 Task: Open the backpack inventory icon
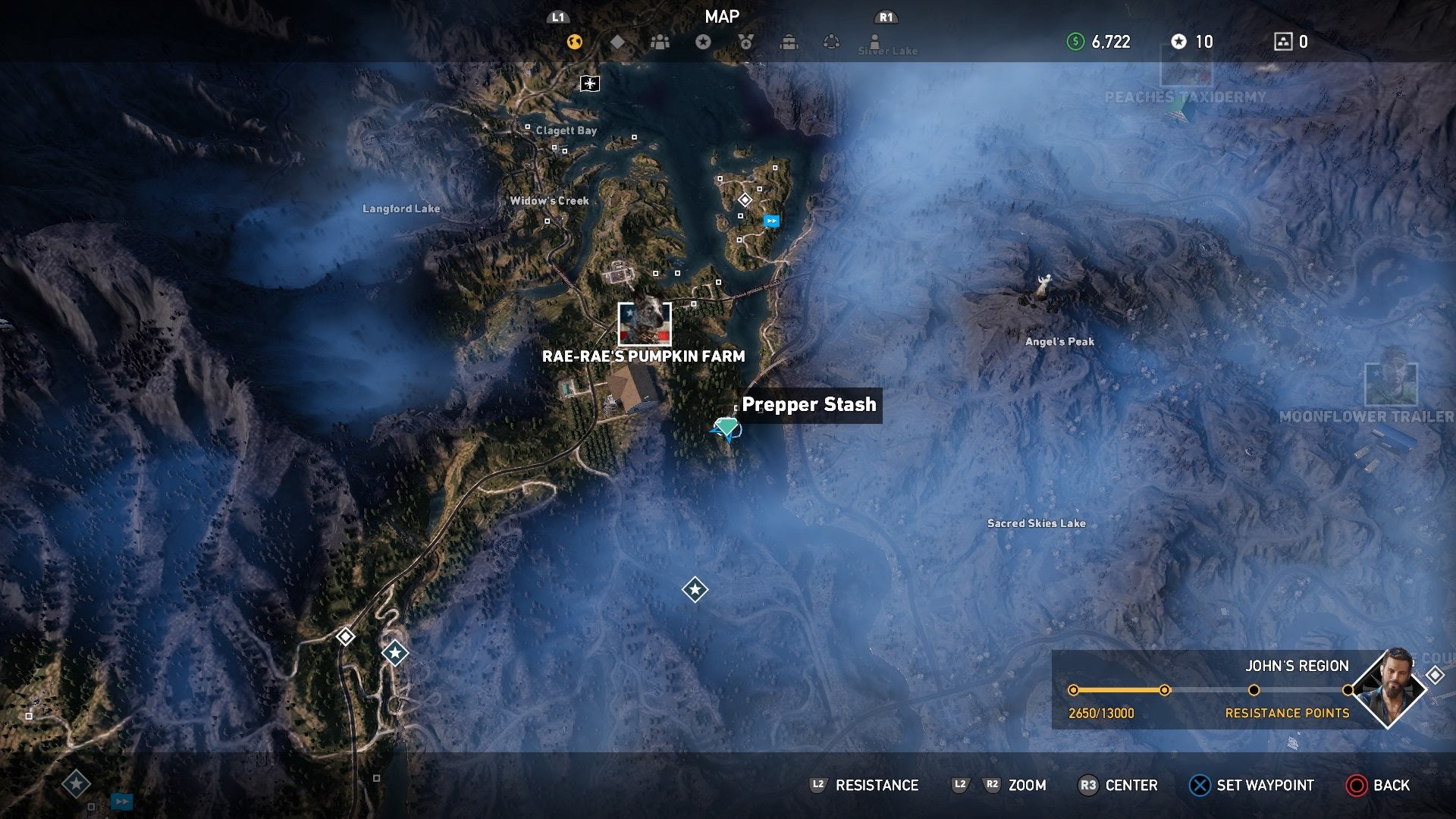[x=789, y=42]
